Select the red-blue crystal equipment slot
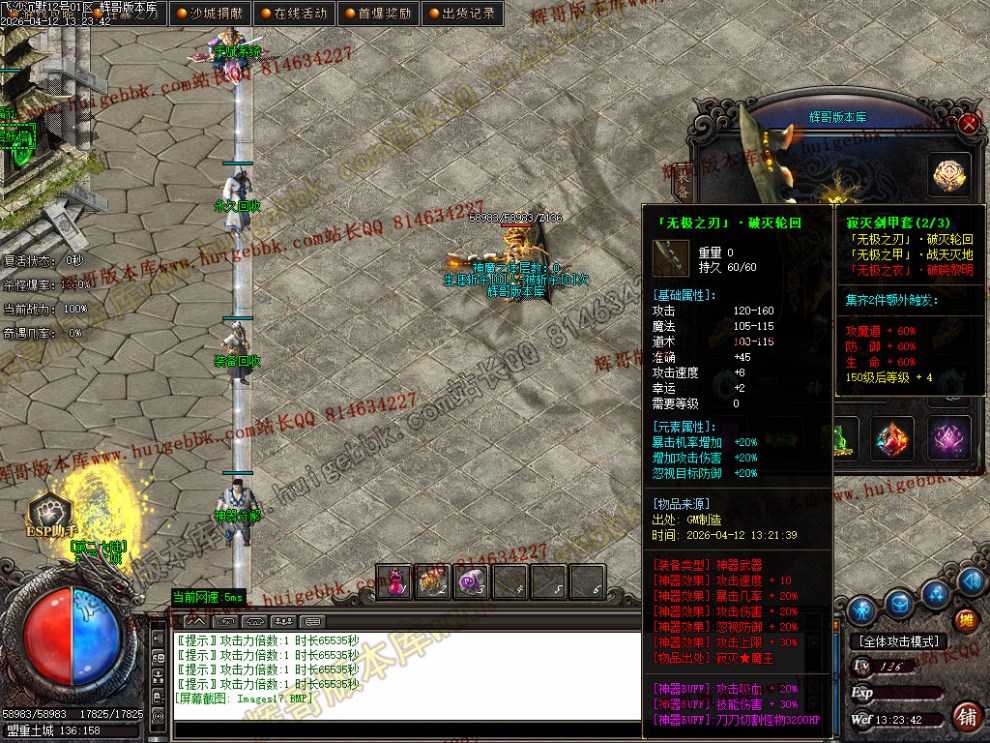This screenshot has width=990, height=743. 893,438
